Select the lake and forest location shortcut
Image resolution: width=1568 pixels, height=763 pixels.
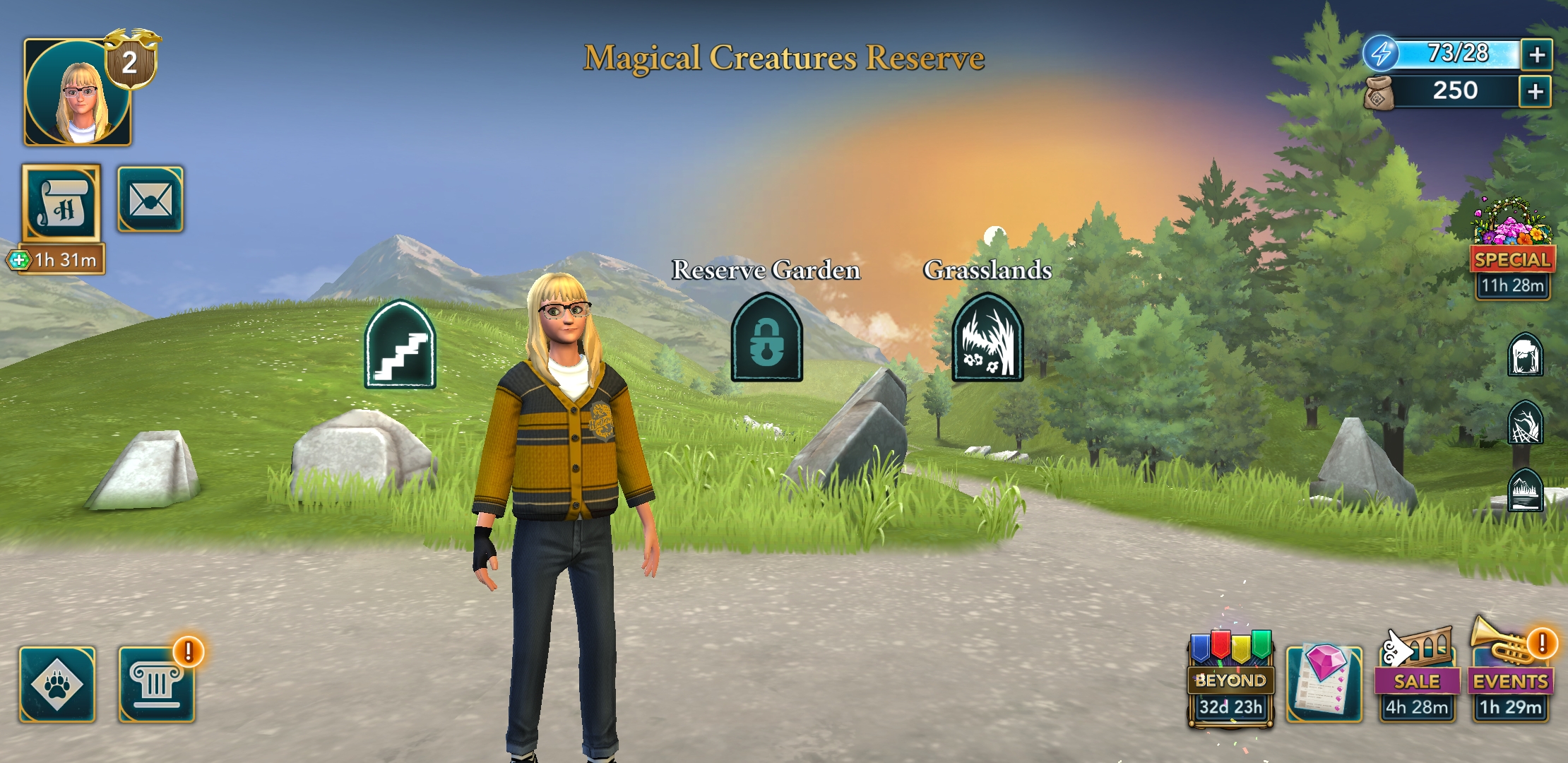[1525, 490]
